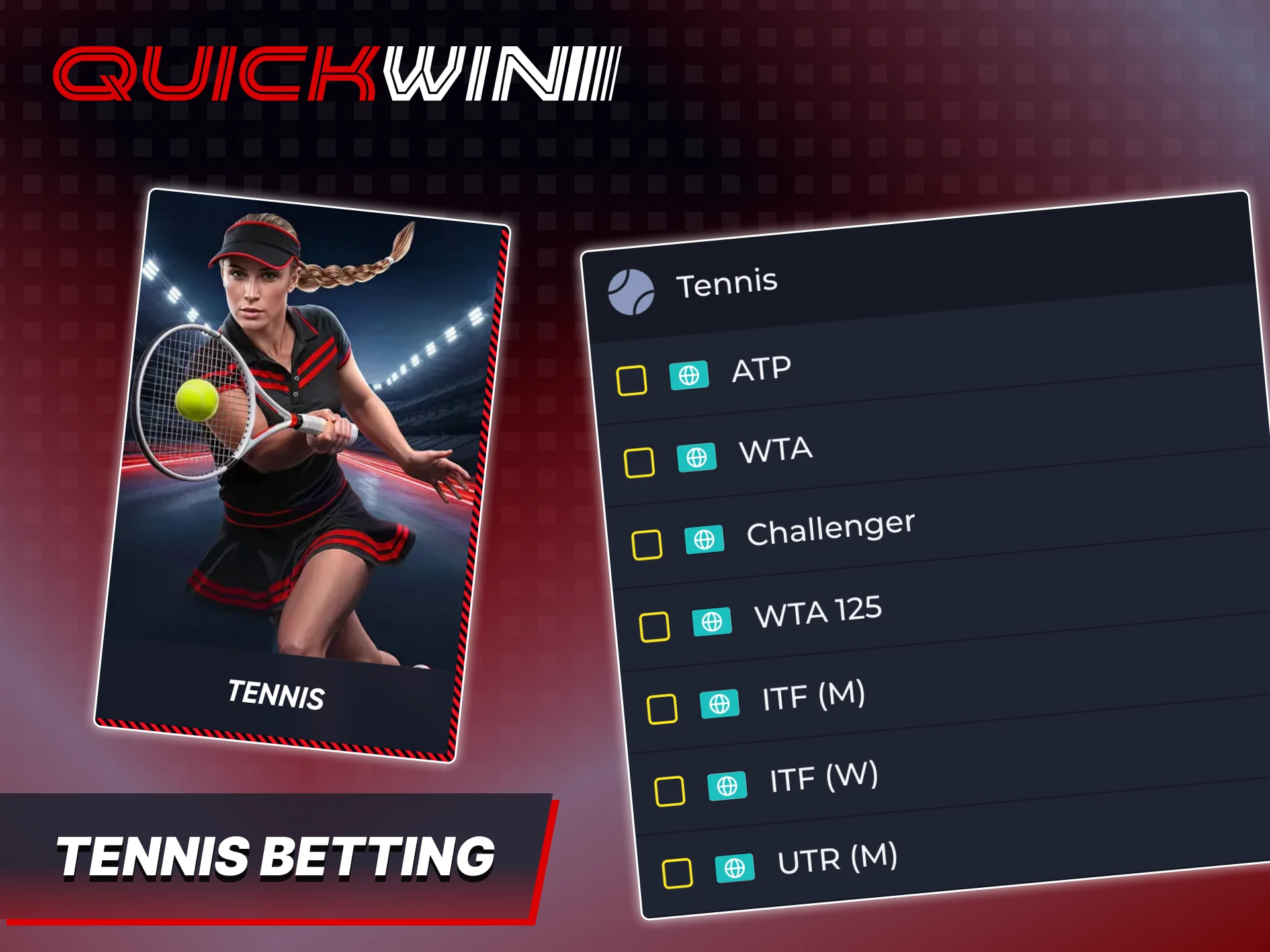
Task: Select the globe icon beside ATP
Action: [x=690, y=376]
